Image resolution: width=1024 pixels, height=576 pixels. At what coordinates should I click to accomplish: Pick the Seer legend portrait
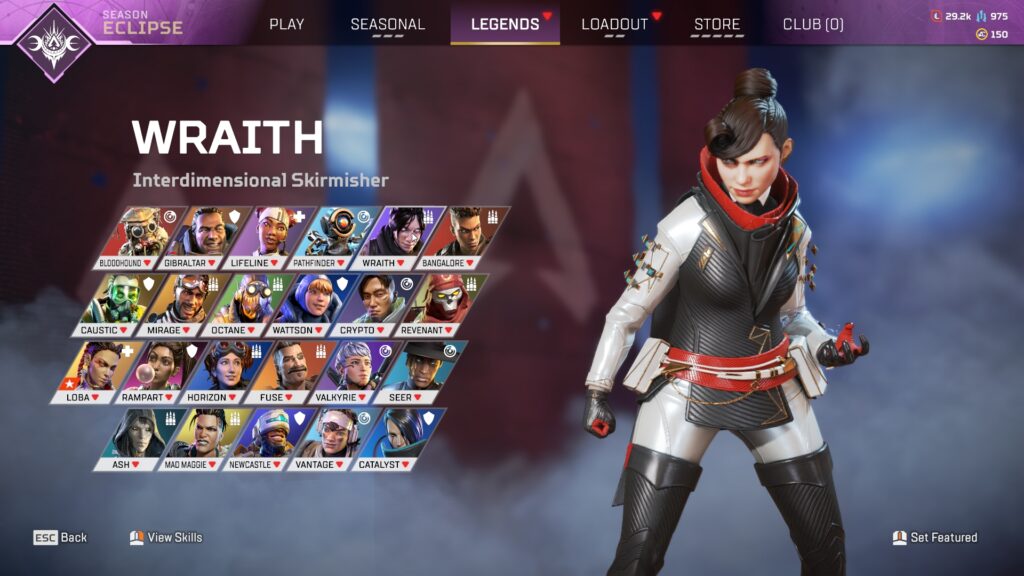(416, 370)
